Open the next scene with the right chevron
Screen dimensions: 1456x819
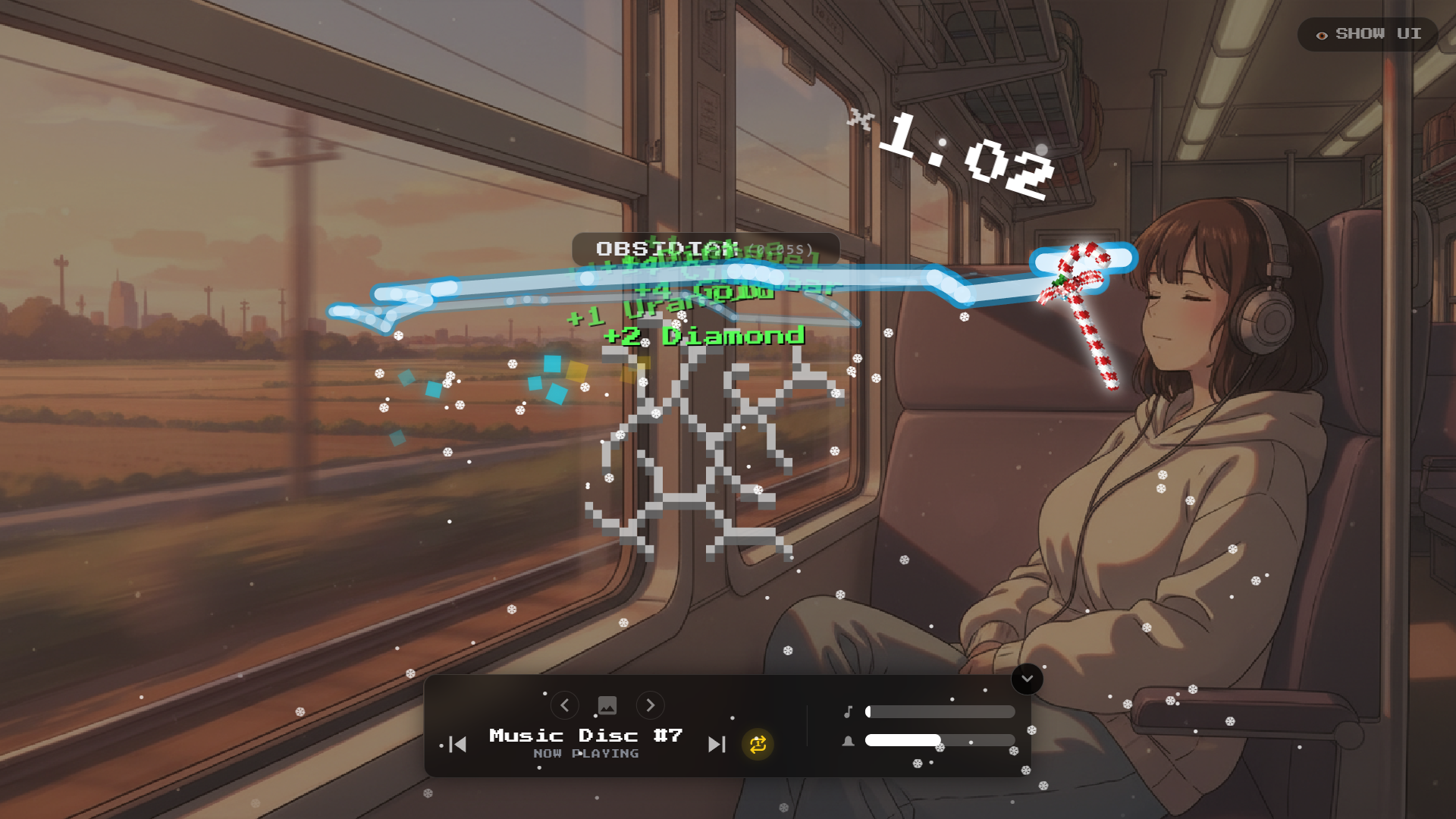pyautogui.click(x=650, y=705)
